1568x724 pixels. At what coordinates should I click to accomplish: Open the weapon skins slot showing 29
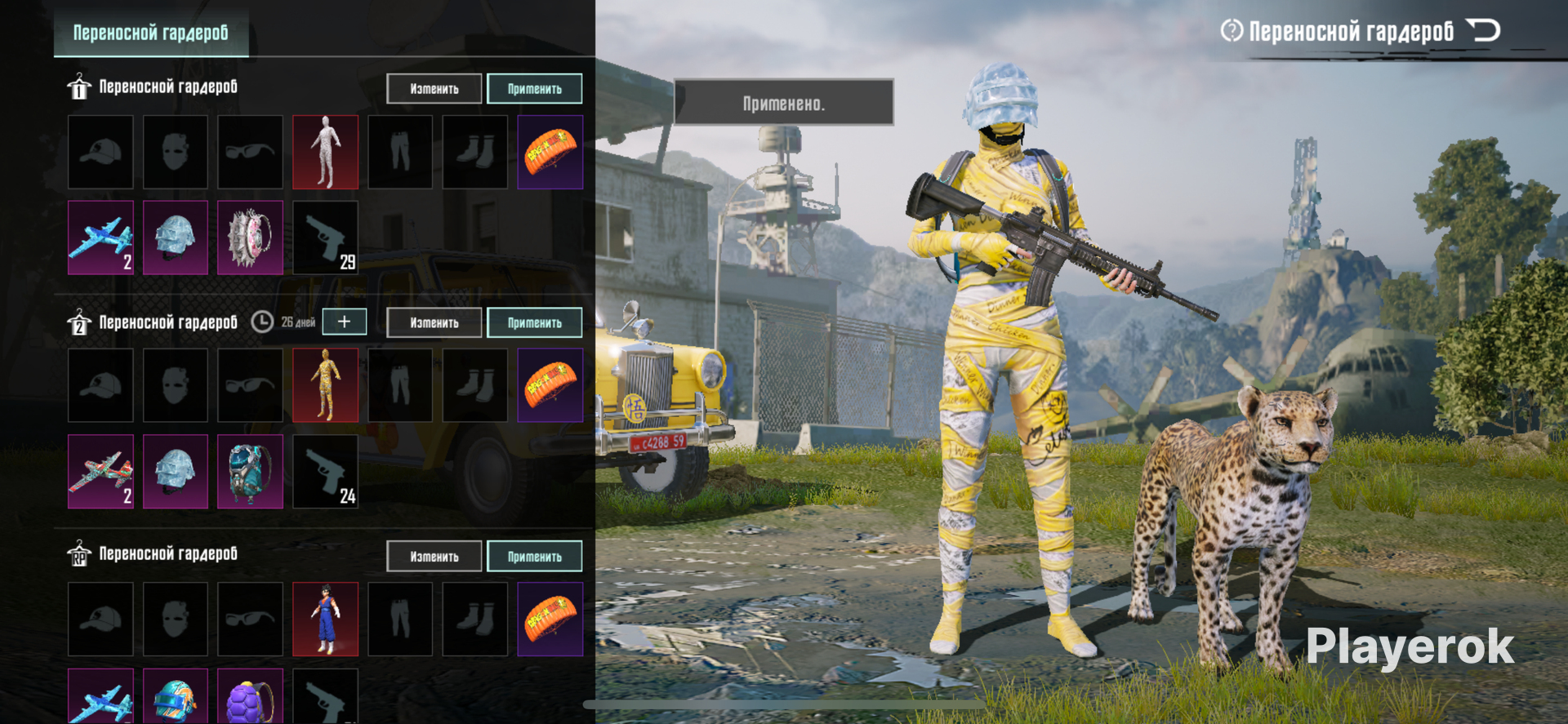click(x=325, y=238)
